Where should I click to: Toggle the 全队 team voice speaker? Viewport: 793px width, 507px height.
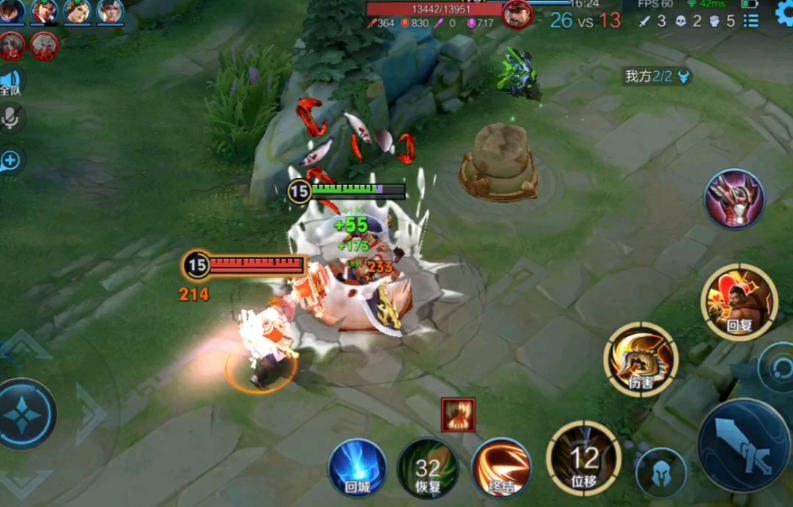coord(10,82)
